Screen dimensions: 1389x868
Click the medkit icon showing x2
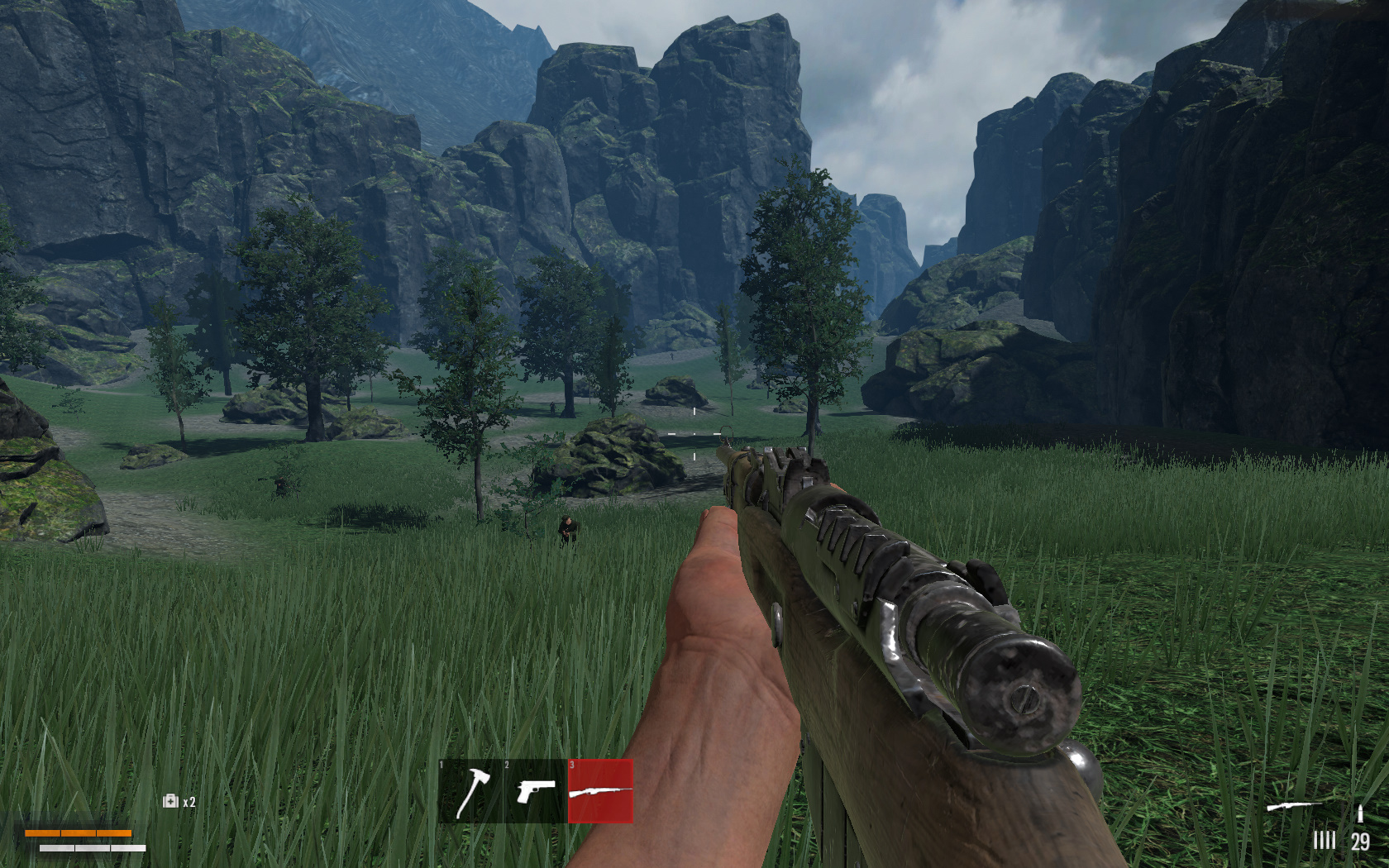pos(169,802)
